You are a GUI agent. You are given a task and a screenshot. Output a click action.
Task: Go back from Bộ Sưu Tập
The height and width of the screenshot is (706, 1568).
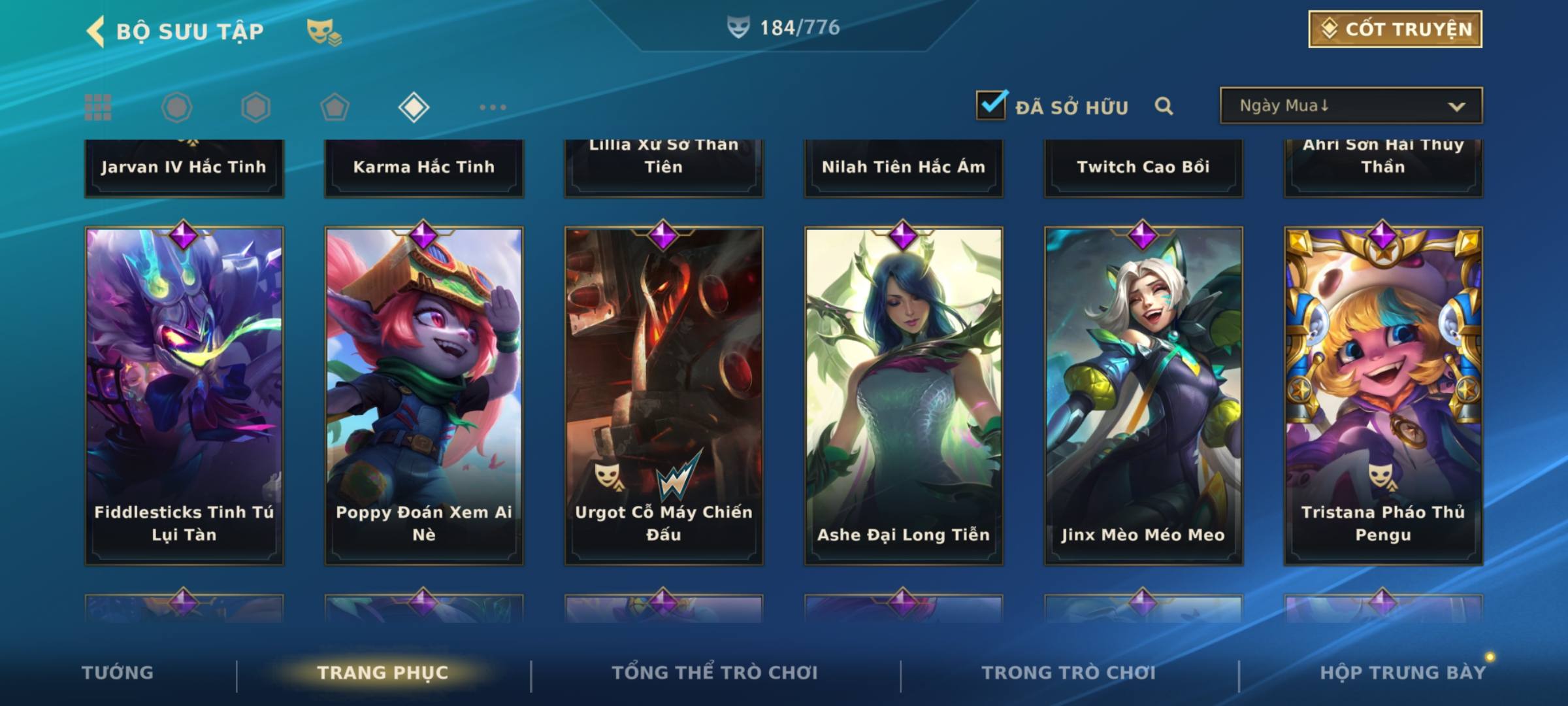pyautogui.click(x=96, y=31)
